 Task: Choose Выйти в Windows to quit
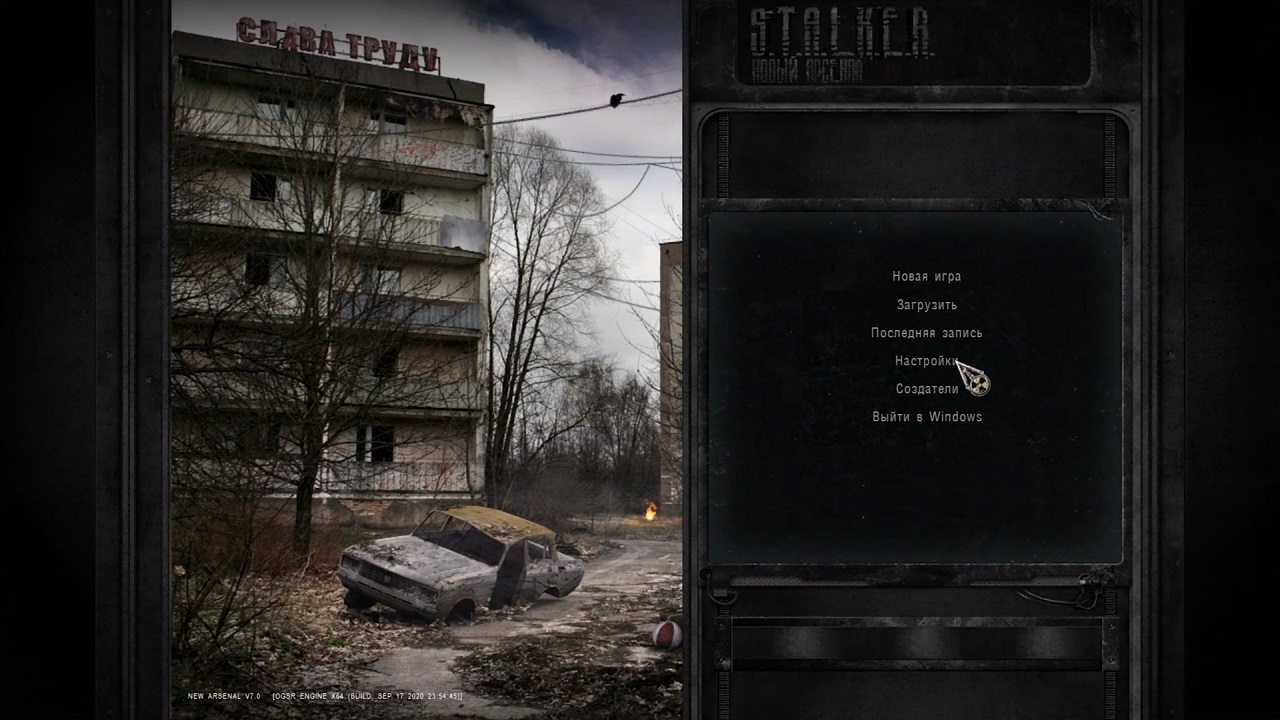click(x=926, y=417)
